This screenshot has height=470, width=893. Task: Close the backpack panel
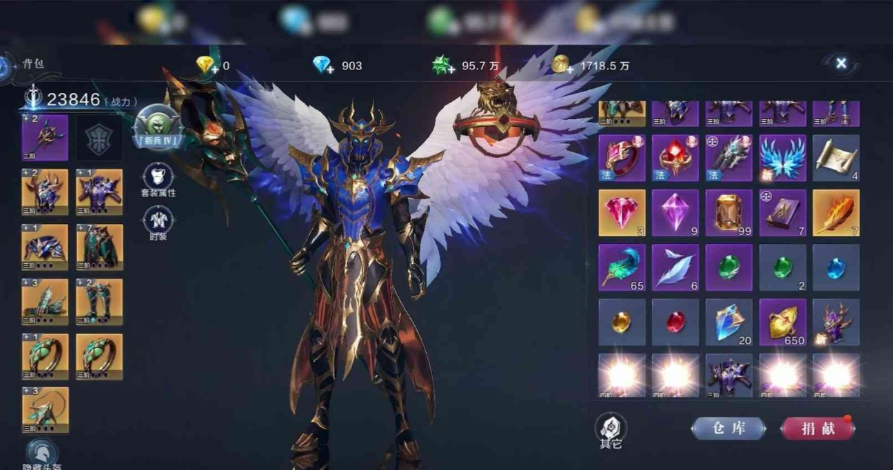(x=841, y=63)
